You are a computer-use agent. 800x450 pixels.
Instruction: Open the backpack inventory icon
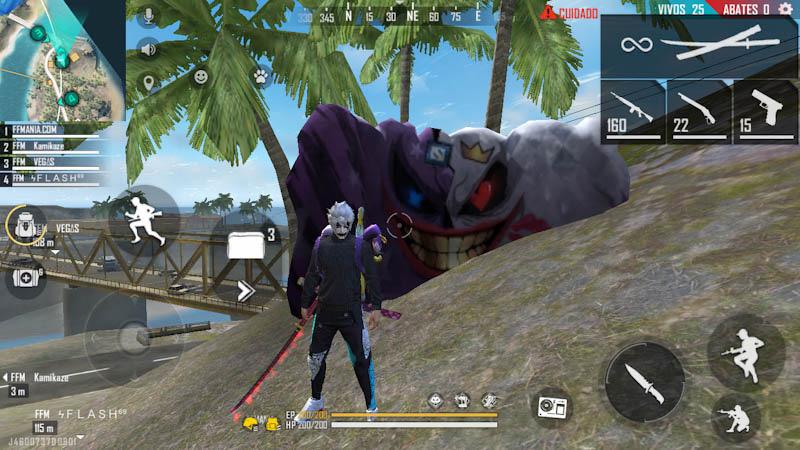26,226
